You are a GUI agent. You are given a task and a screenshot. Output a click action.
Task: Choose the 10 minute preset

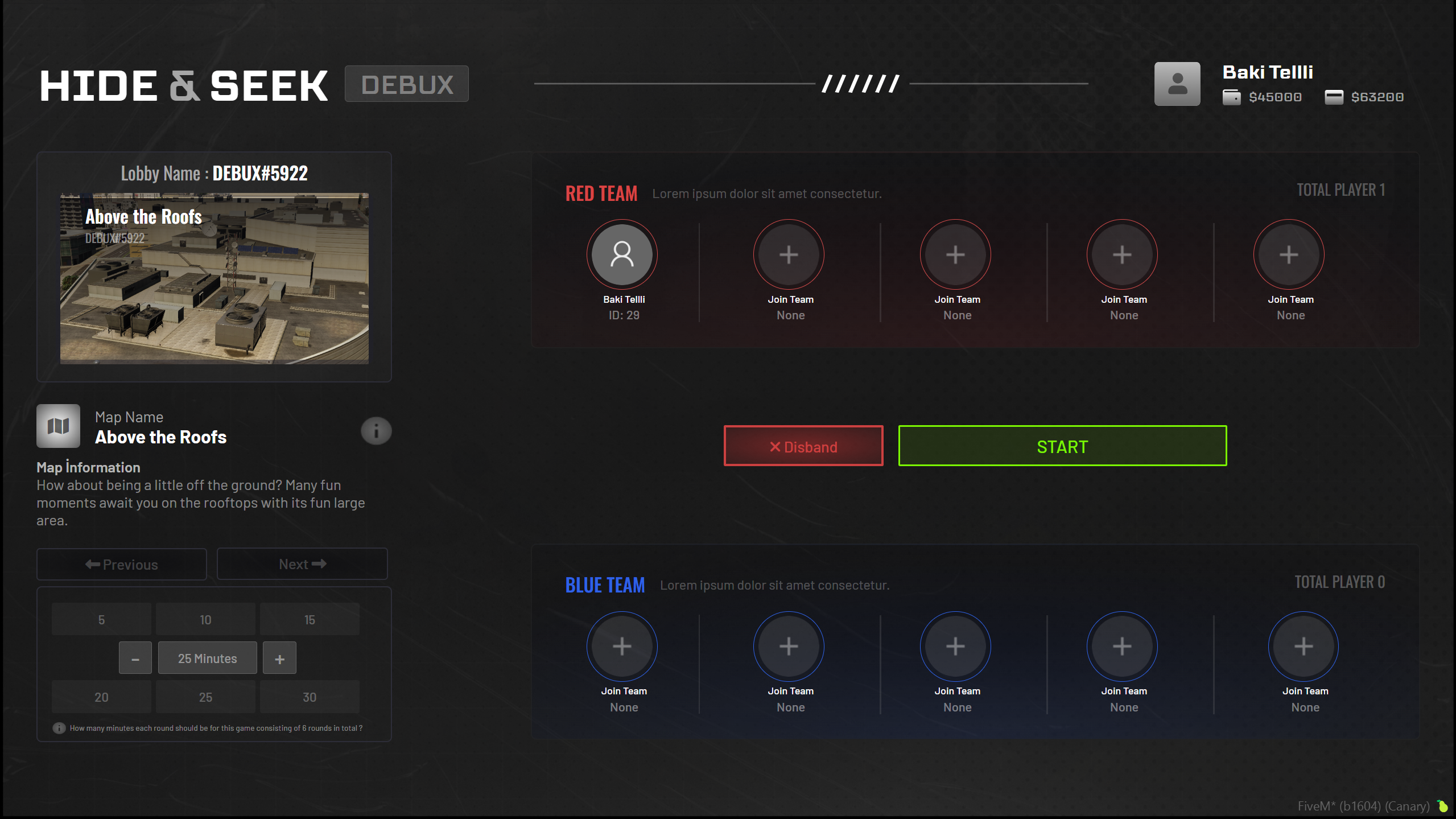[205, 619]
